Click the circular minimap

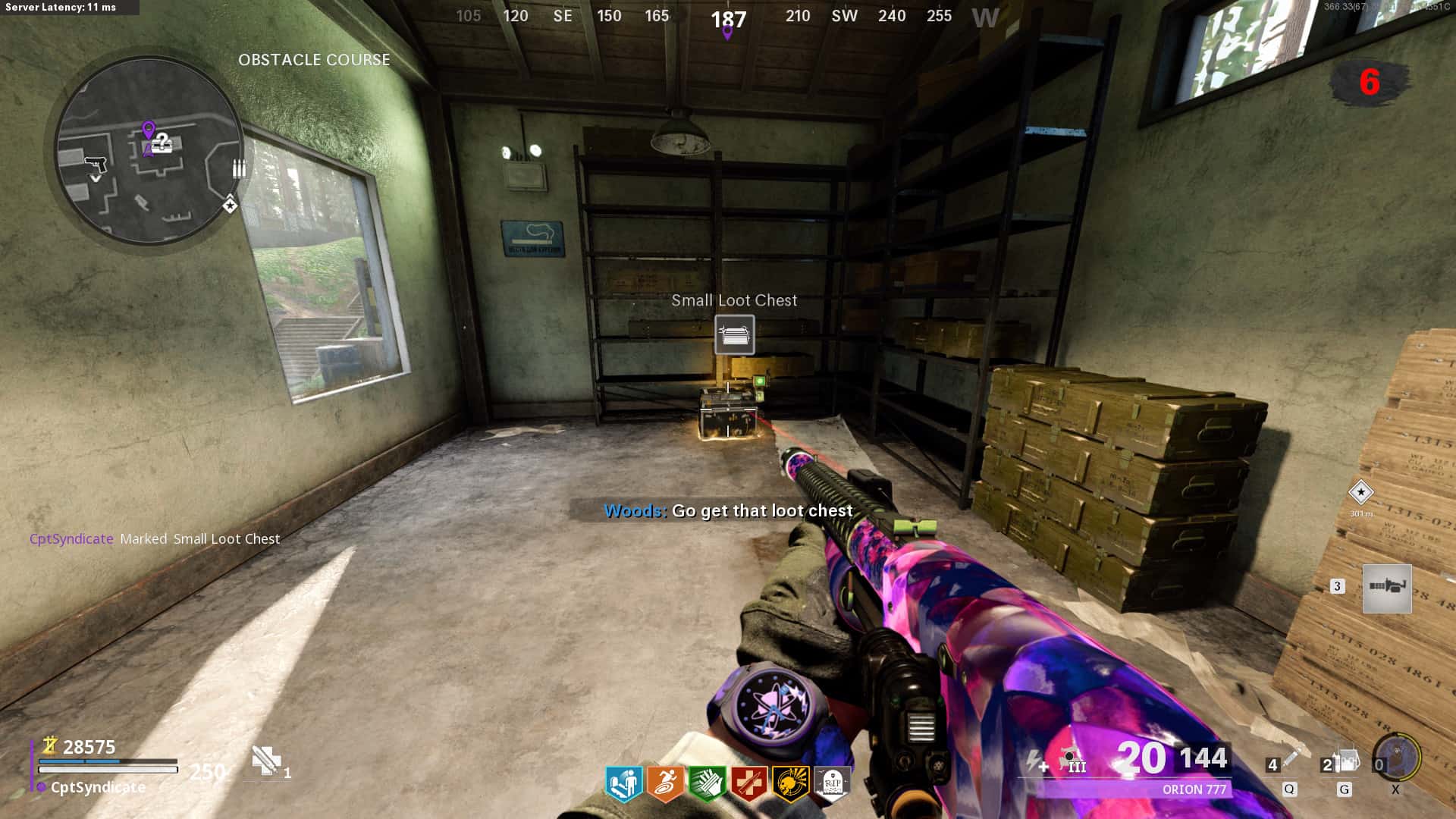149,152
